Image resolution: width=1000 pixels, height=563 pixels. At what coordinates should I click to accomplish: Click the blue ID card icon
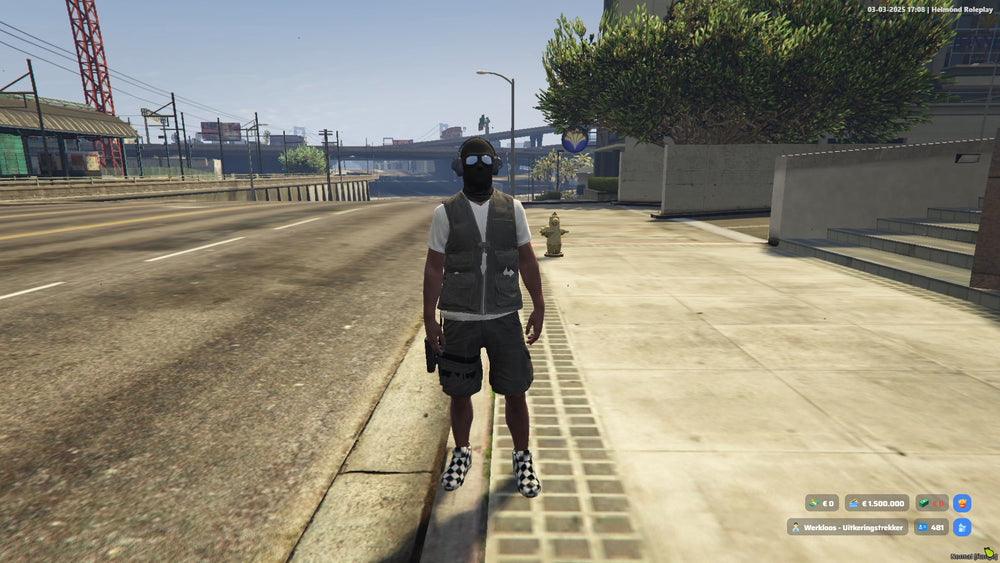click(922, 526)
